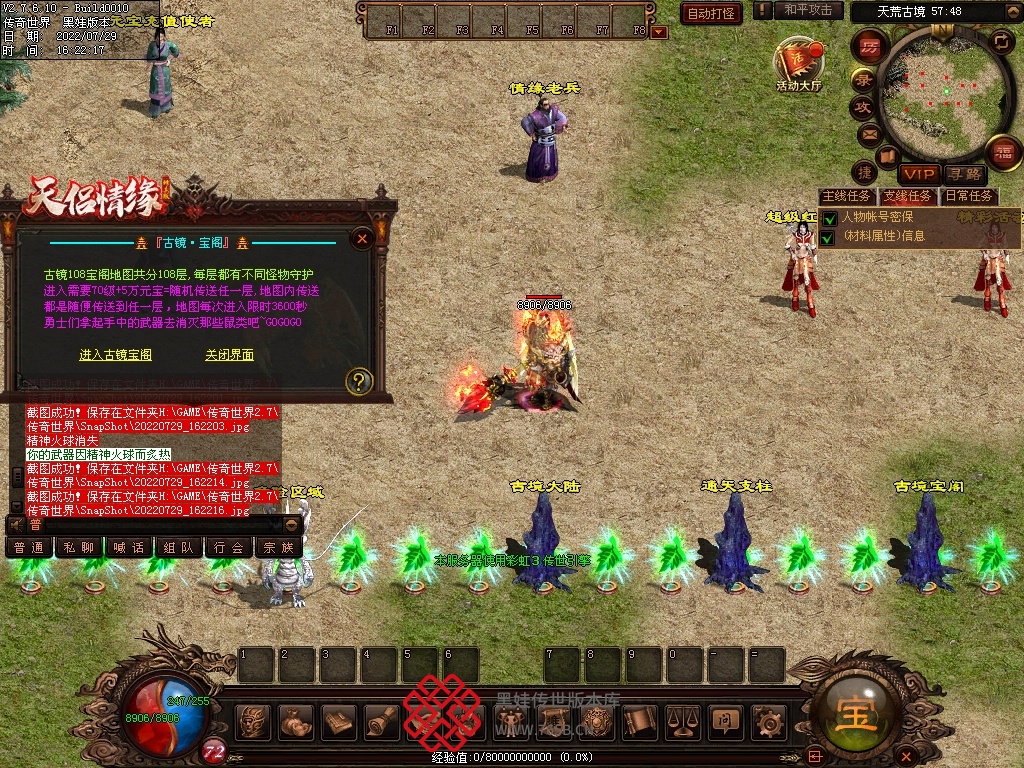Screen dimensions: 1024x768
Task: Close the 古镜宝阁 dialogue window
Action: click(363, 238)
